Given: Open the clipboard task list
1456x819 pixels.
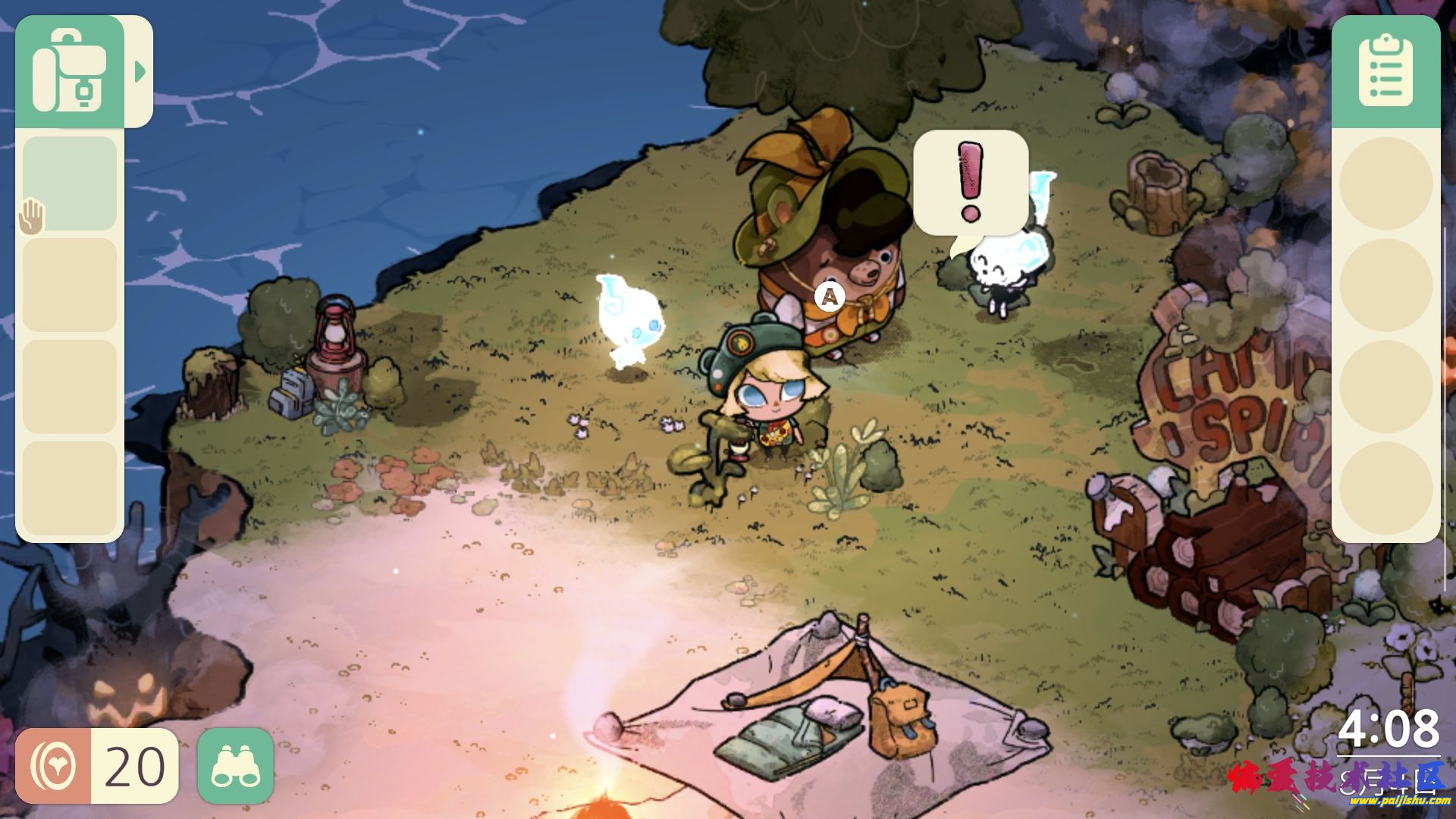Looking at the screenshot, I should (1385, 71).
